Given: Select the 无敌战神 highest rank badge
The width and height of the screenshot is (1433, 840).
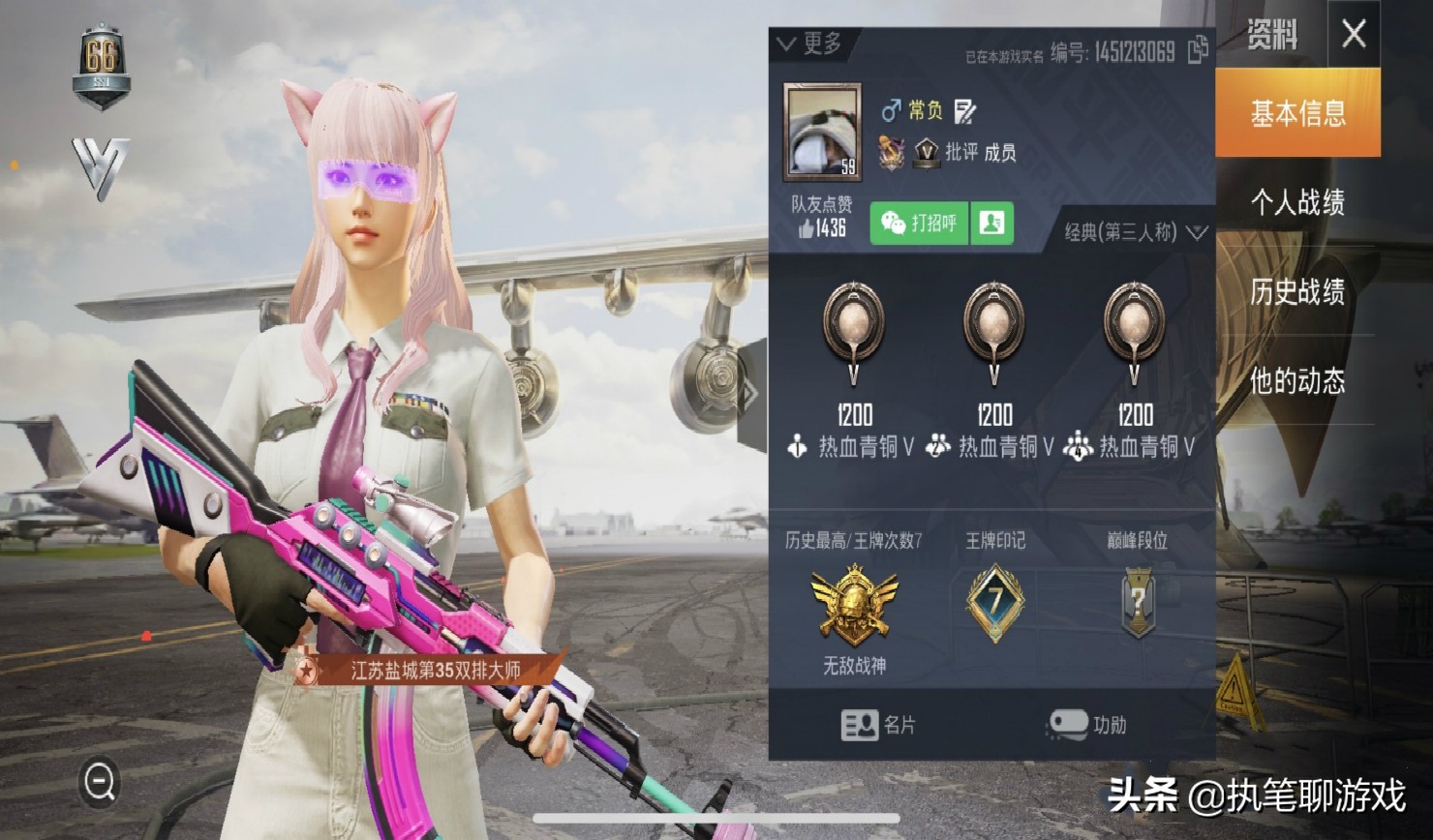Looking at the screenshot, I should pyautogui.click(x=854, y=606).
